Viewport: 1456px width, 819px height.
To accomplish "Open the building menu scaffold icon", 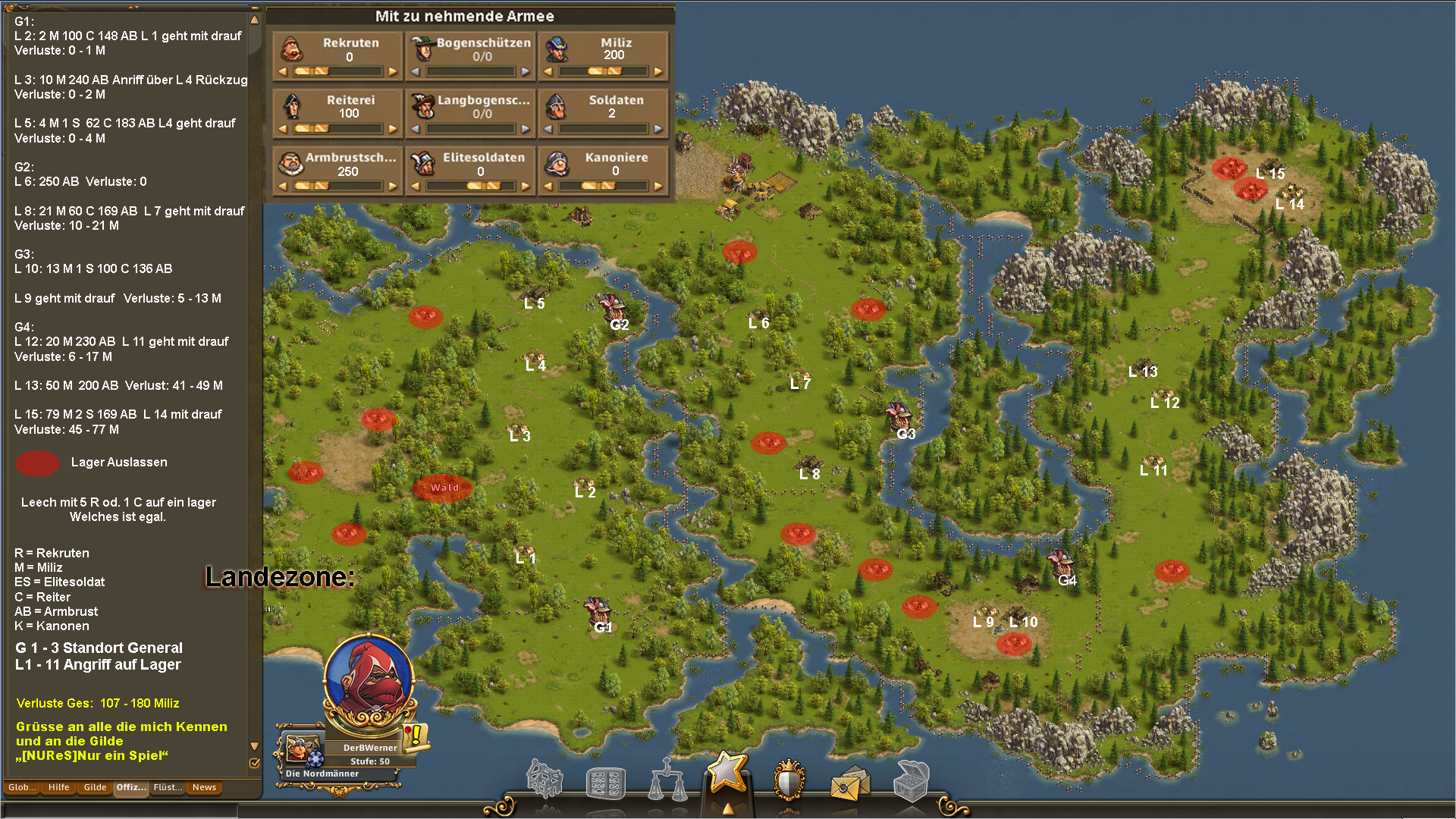I will 544,780.
